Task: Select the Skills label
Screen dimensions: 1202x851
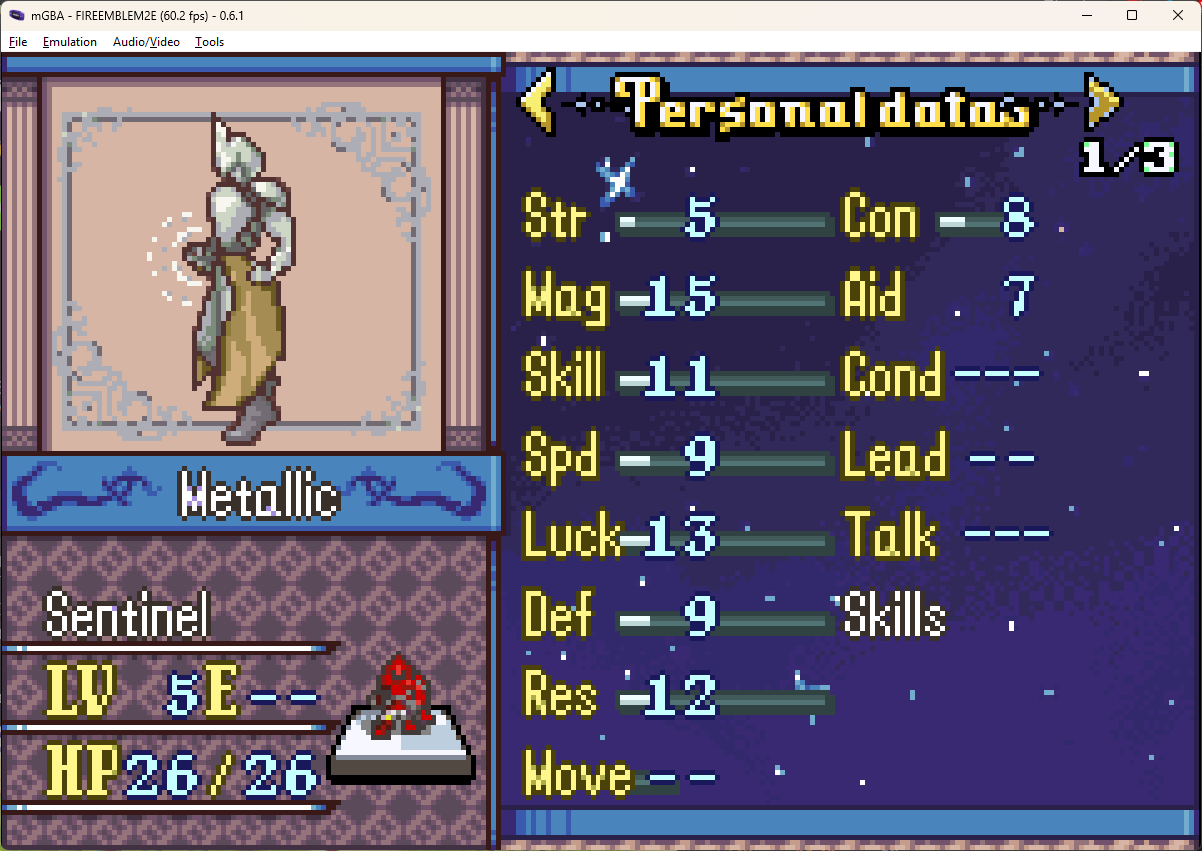Action: [x=895, y=615]
